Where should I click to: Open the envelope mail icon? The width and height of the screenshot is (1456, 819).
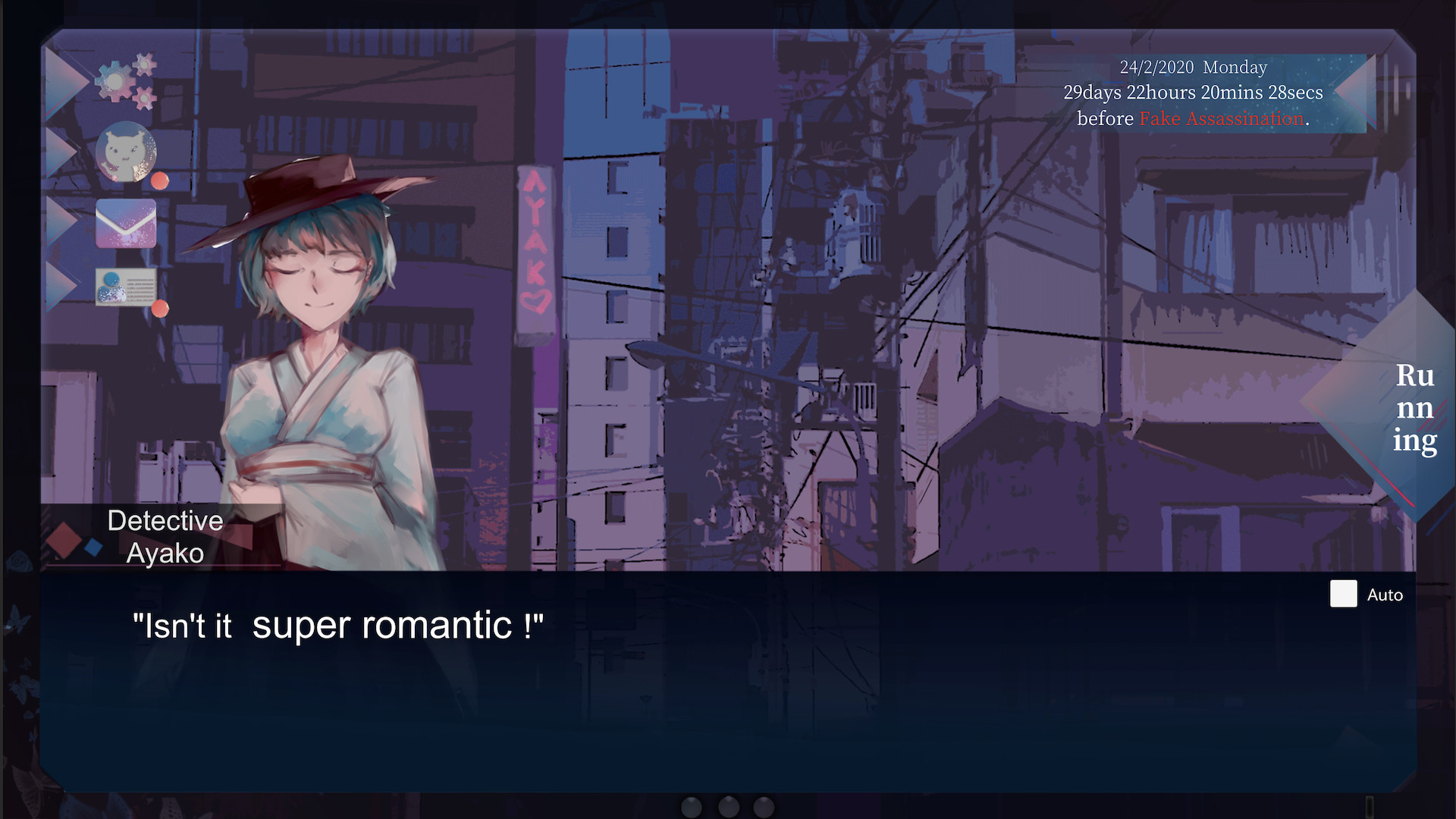point(126,224)
